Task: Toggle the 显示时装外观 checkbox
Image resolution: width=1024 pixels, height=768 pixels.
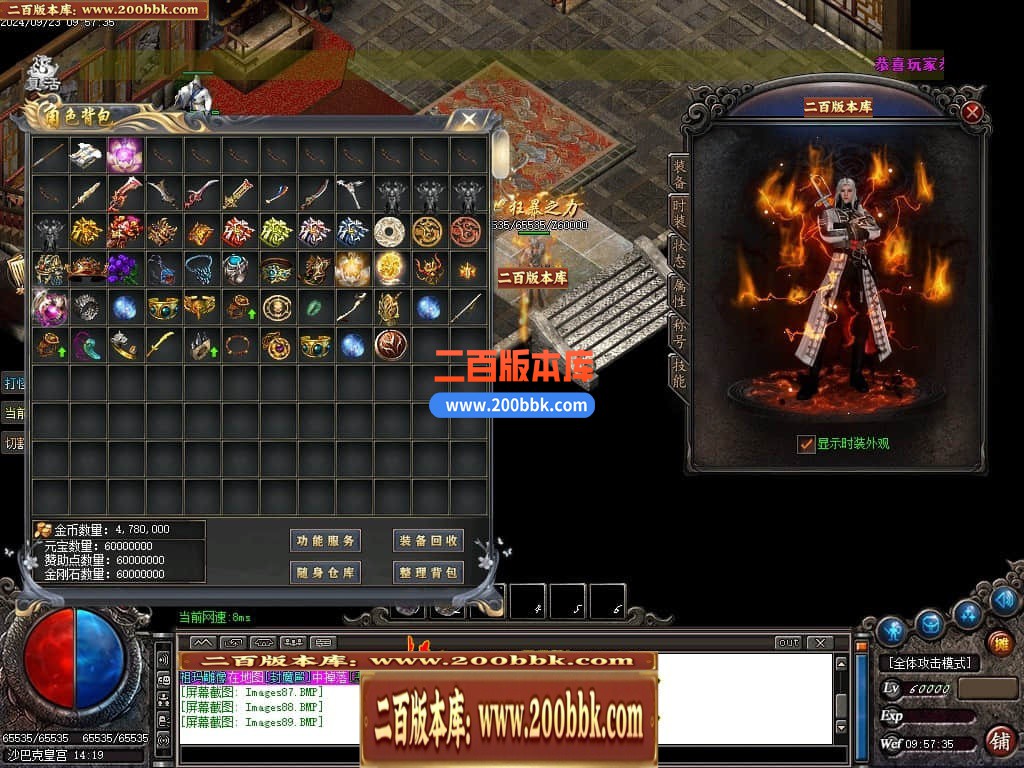Action: pos(806,444)
